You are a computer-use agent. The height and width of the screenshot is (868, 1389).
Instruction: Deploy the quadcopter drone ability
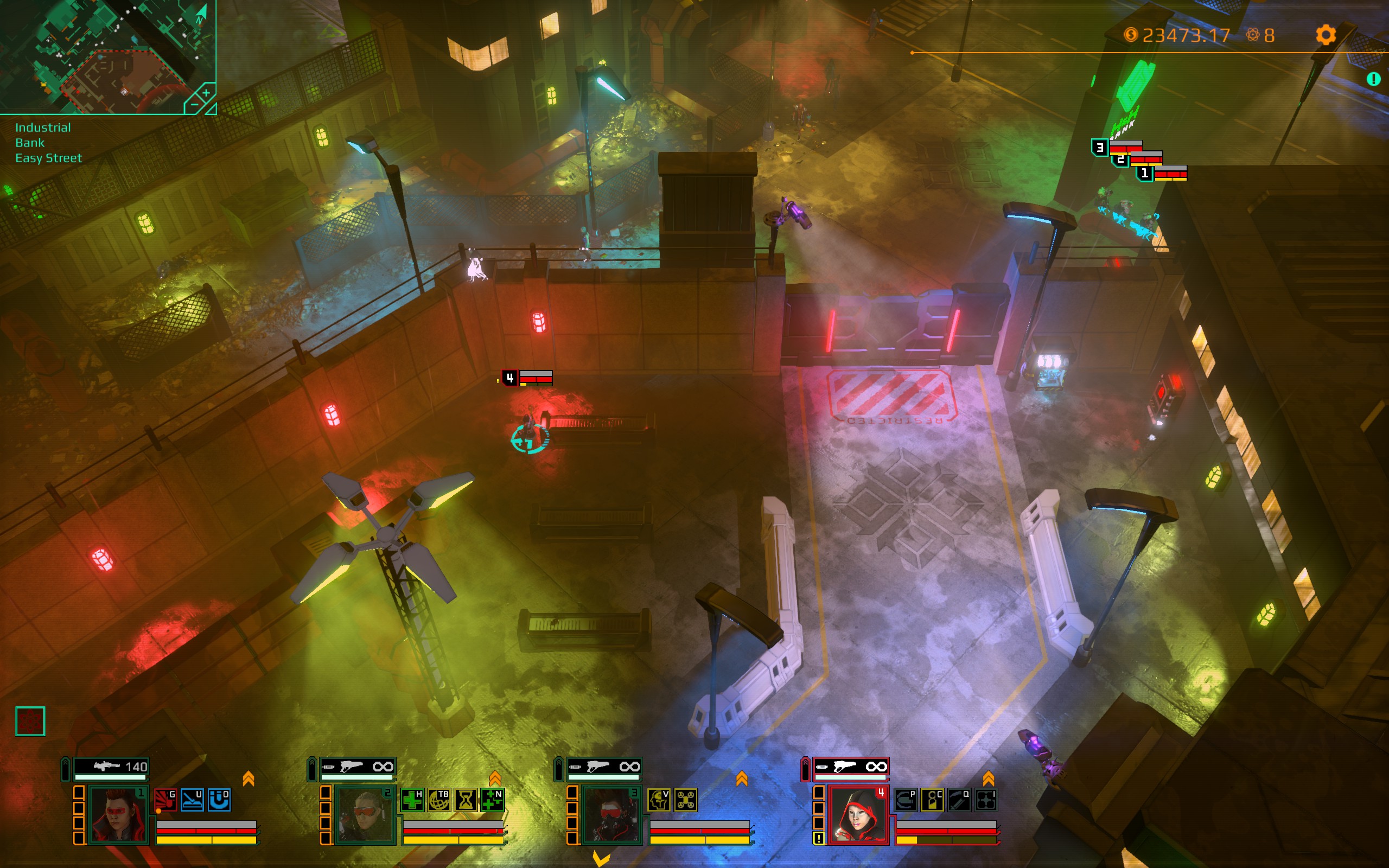[x=685, y=800]
